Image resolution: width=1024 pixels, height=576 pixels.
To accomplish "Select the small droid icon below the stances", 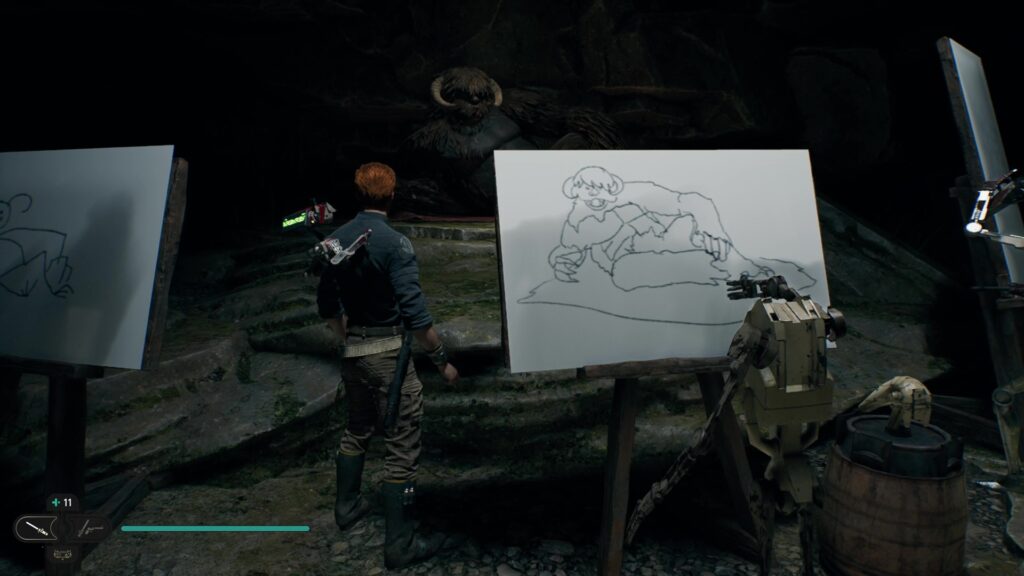I will coord(62,552).
